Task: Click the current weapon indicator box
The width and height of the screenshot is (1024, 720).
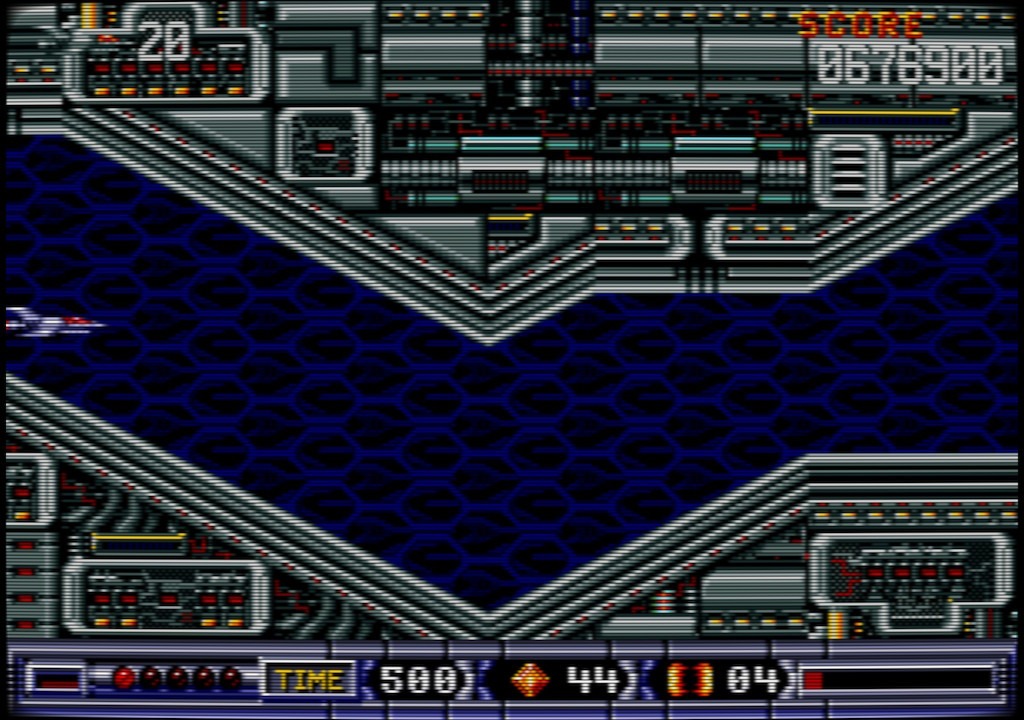Action: pyautogui.click(x=56, y=679)
